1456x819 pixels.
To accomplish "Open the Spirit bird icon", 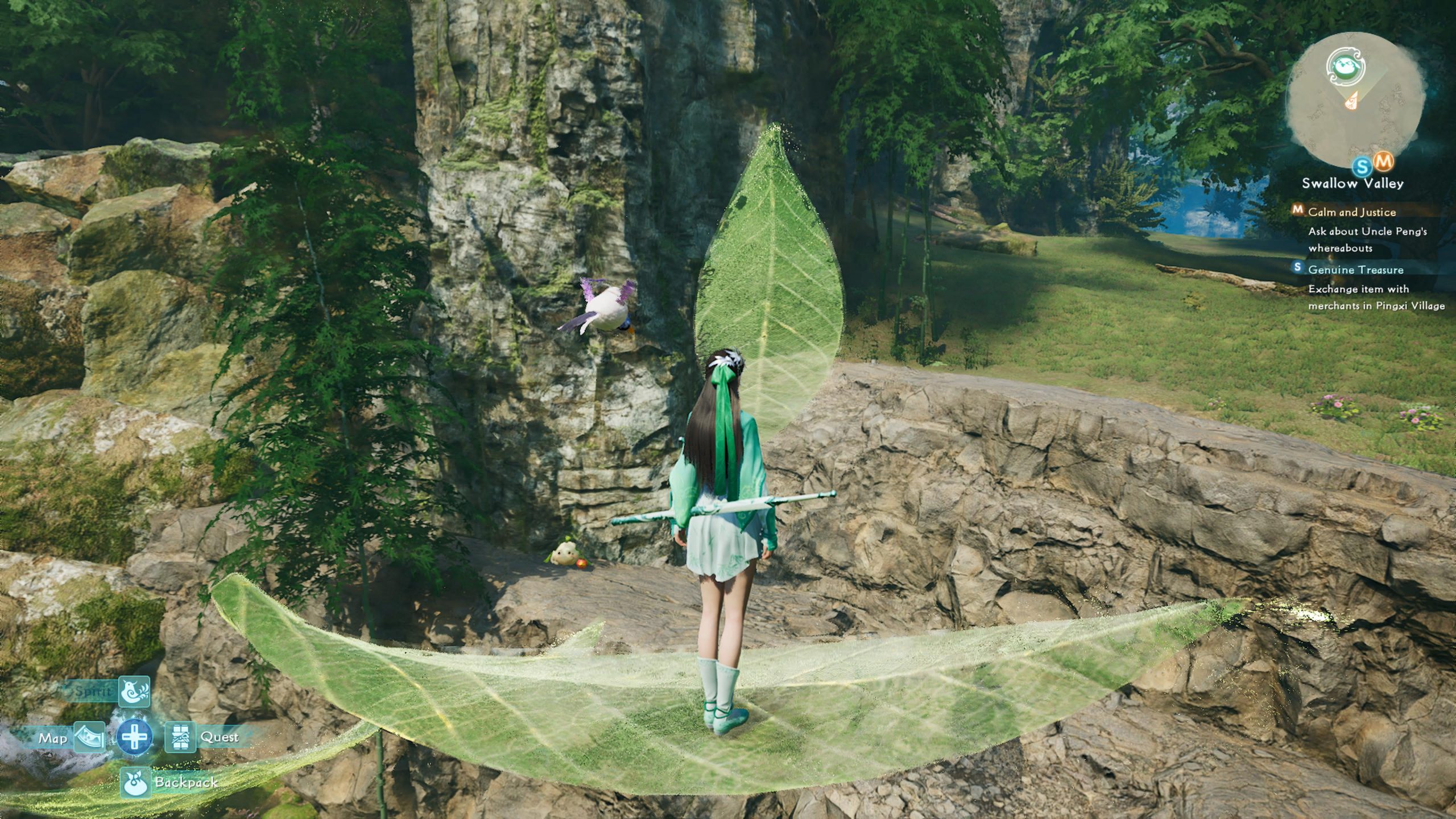I will [134, 692].
